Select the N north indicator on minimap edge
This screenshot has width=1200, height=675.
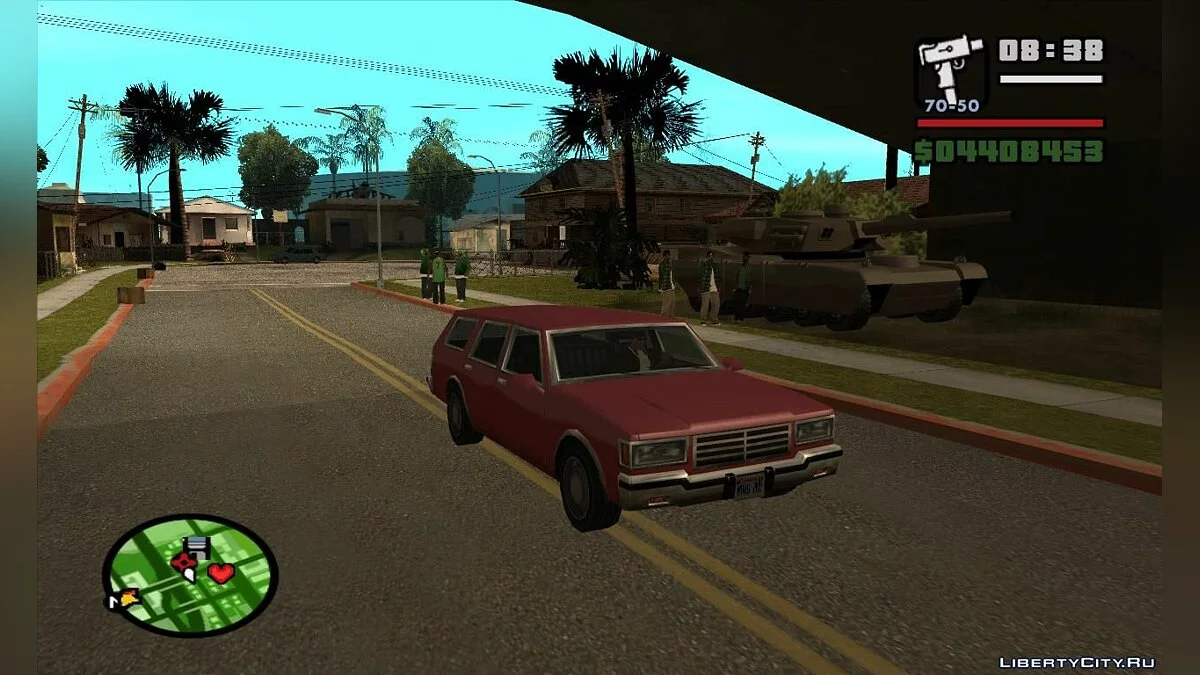pyautogui.click(x=114, y=602)
